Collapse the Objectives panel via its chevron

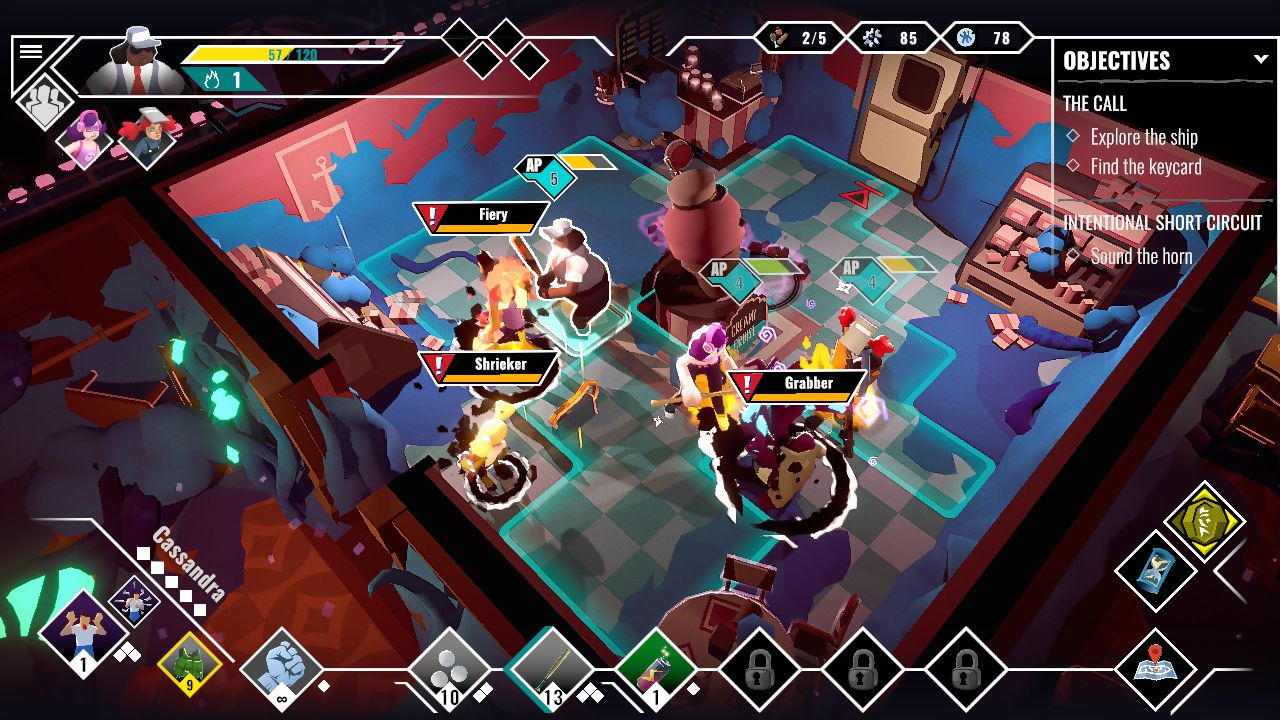(1262, 58)
